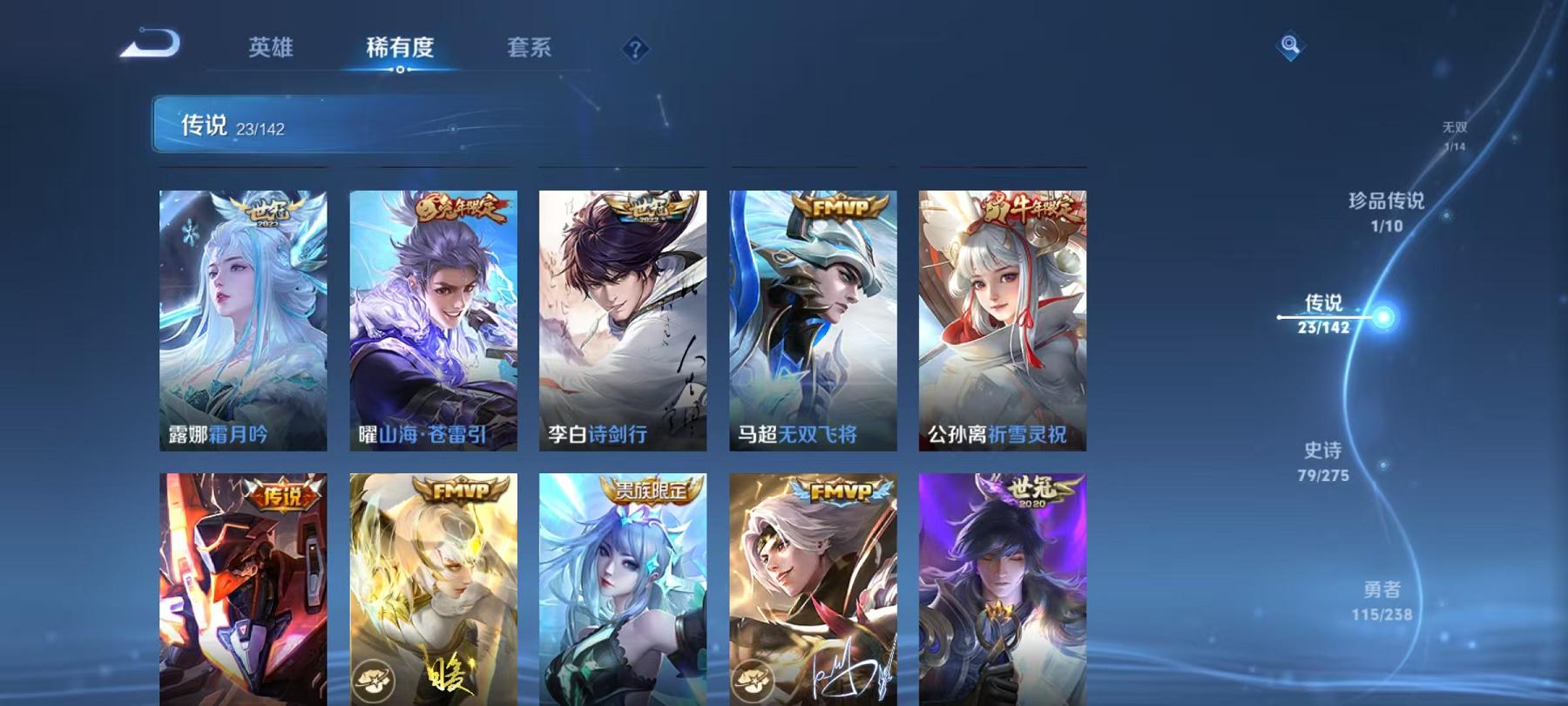Select the 无双 rarity filter on the right
Image resolution: width=1568 pixels, height=706 pixels.
click(x=1455, y=132)
